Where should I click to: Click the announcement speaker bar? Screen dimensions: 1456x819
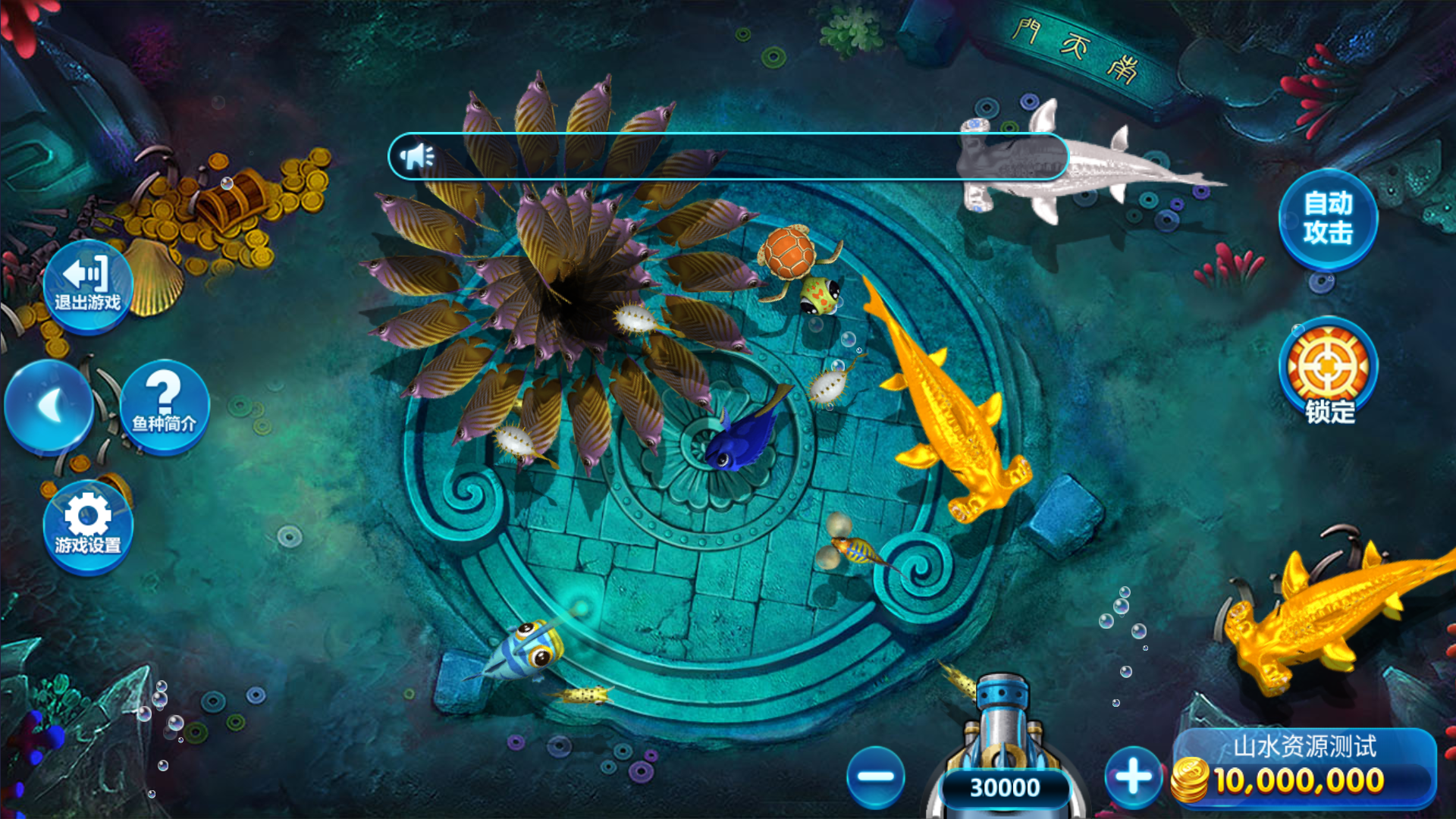[728, 156]
